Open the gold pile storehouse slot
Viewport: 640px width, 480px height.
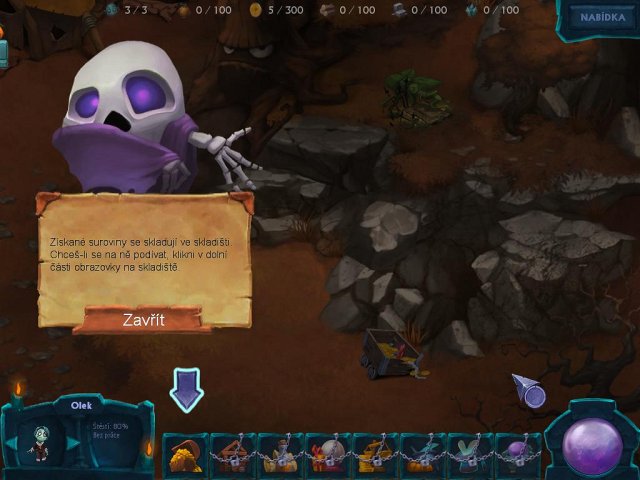click(185, 454)
